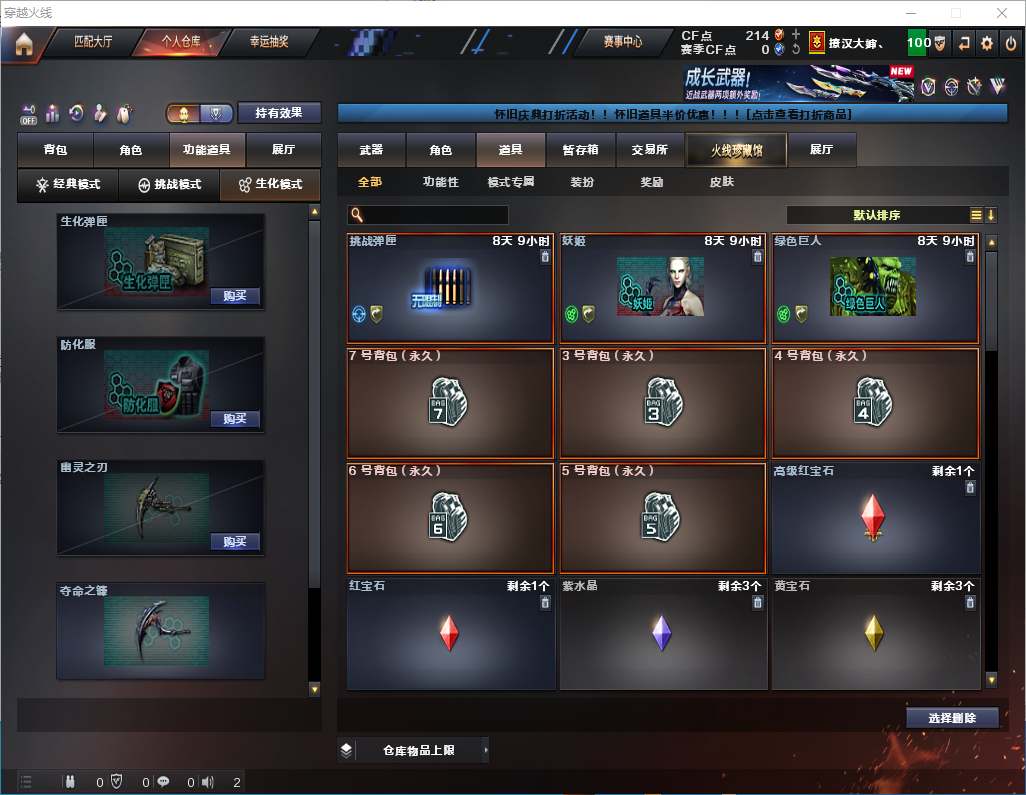Click the 选择删除 button

pyautogui.click(x=952, y=718)
